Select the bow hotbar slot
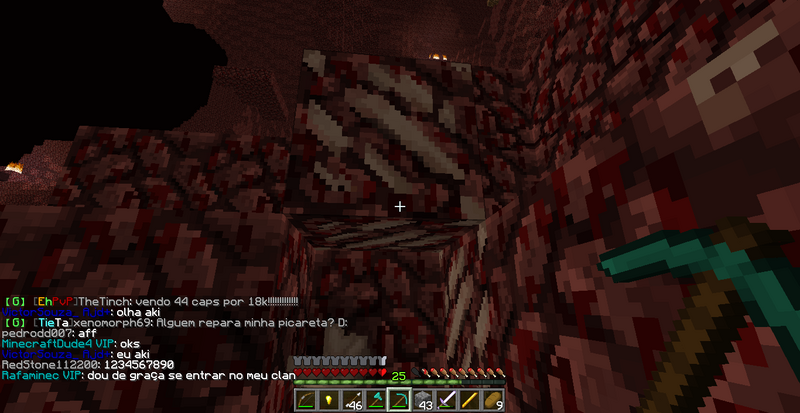The height and width of the screenshot is (413, 800). pos(304,400)
